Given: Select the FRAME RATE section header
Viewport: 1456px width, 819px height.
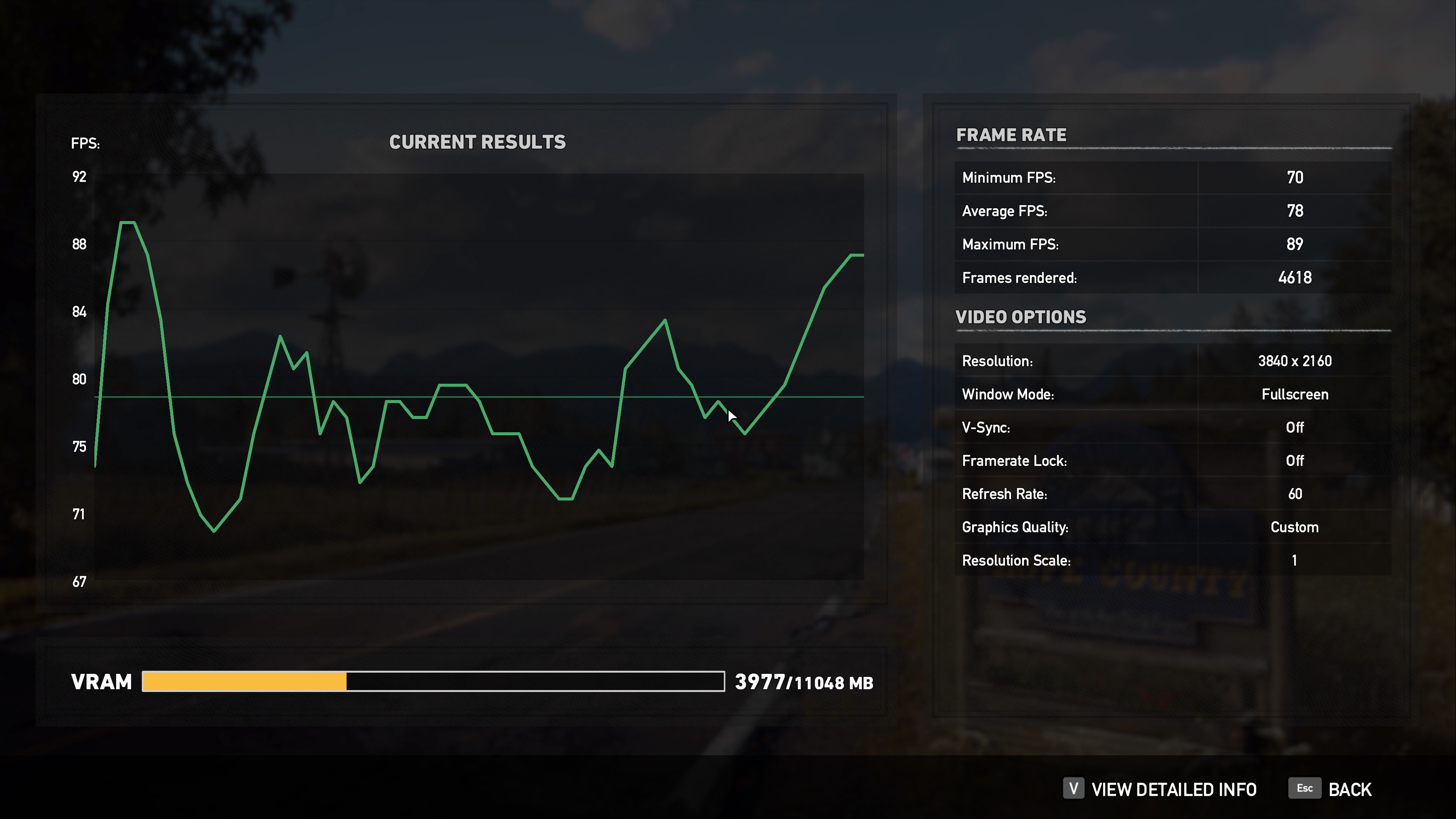Looking at the screenshot, I should [1011, 135].
